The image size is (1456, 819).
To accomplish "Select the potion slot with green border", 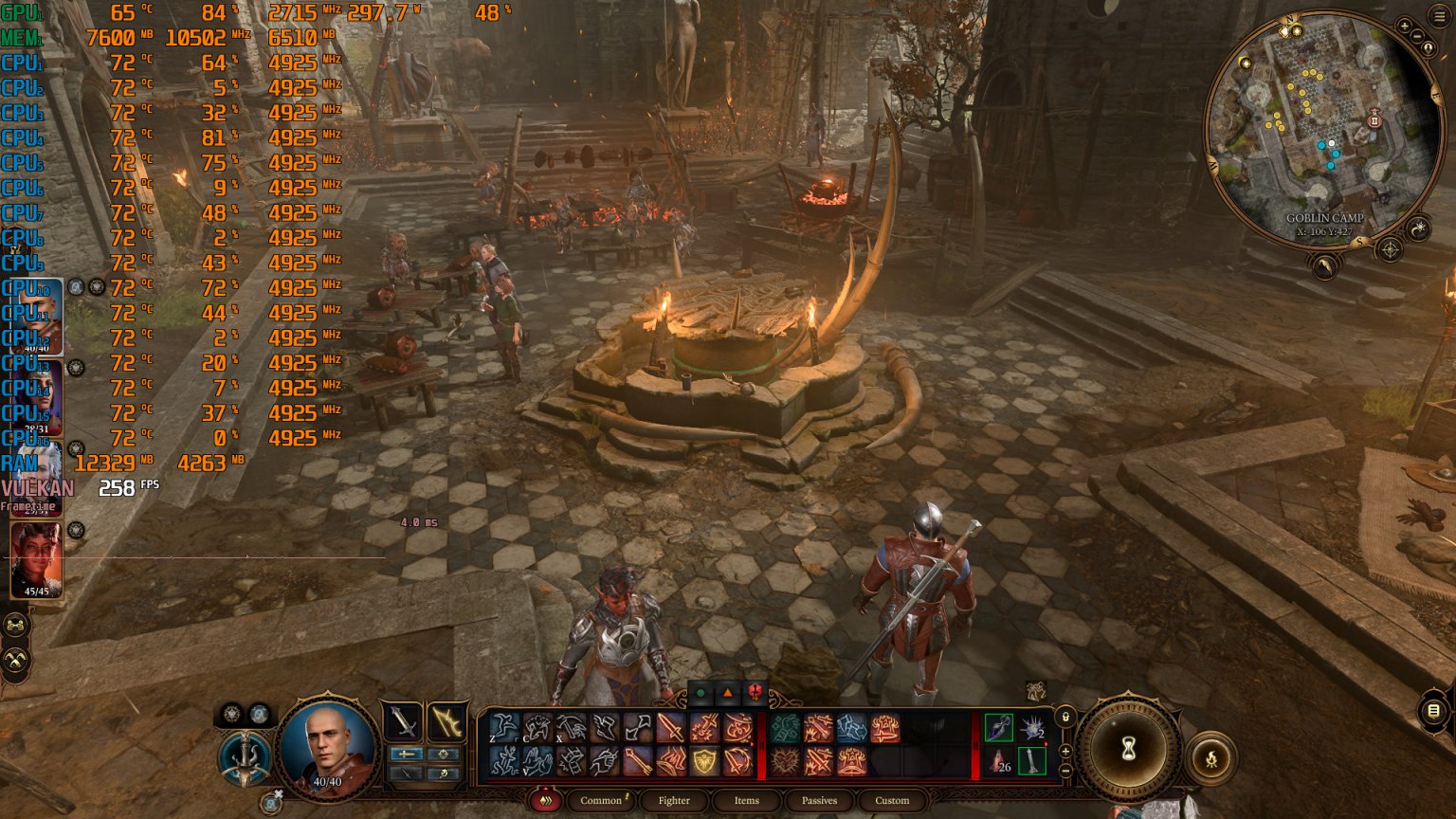I will [x=998, y=729].
